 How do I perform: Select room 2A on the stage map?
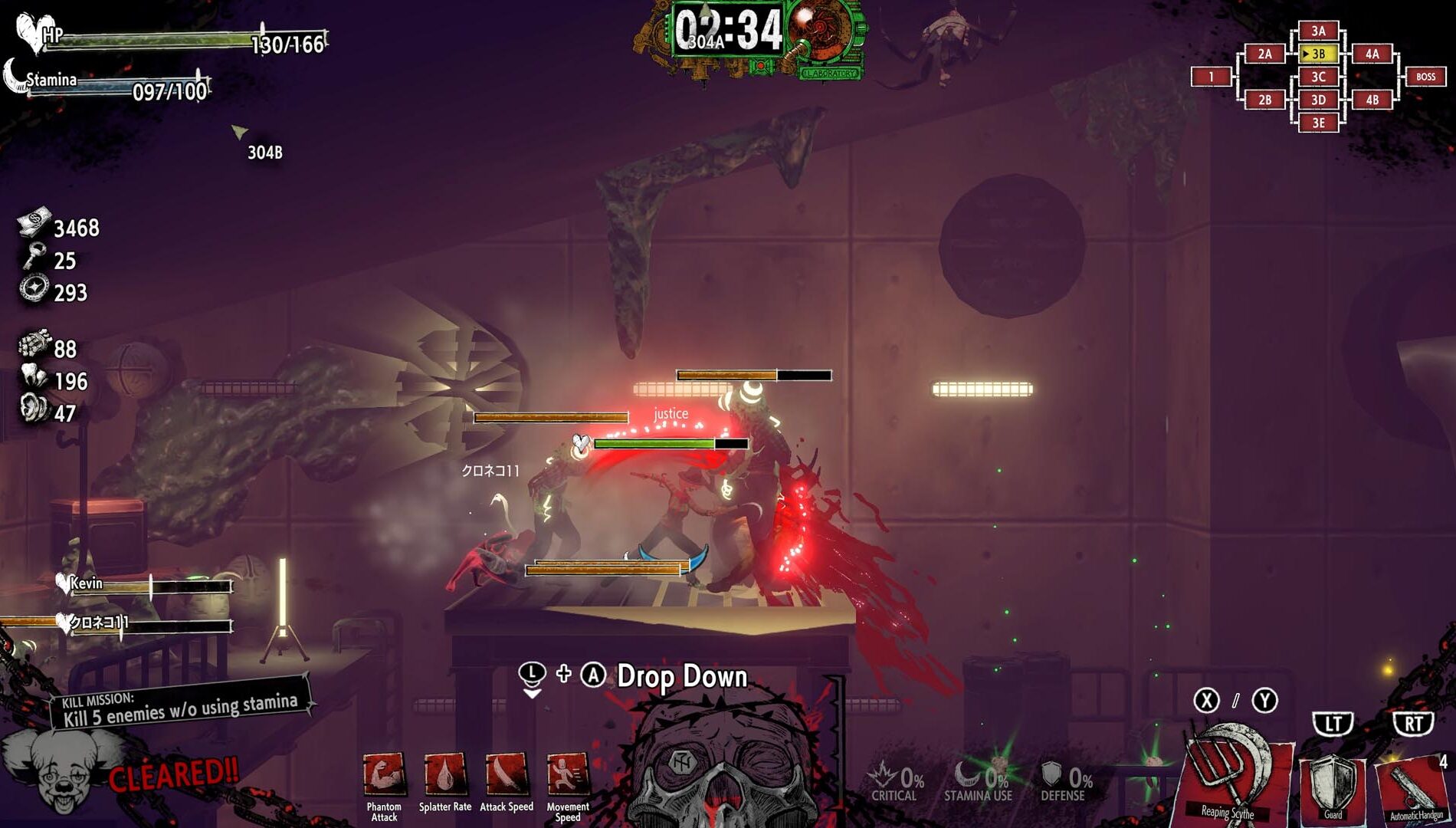click(x=1264, y=54)
